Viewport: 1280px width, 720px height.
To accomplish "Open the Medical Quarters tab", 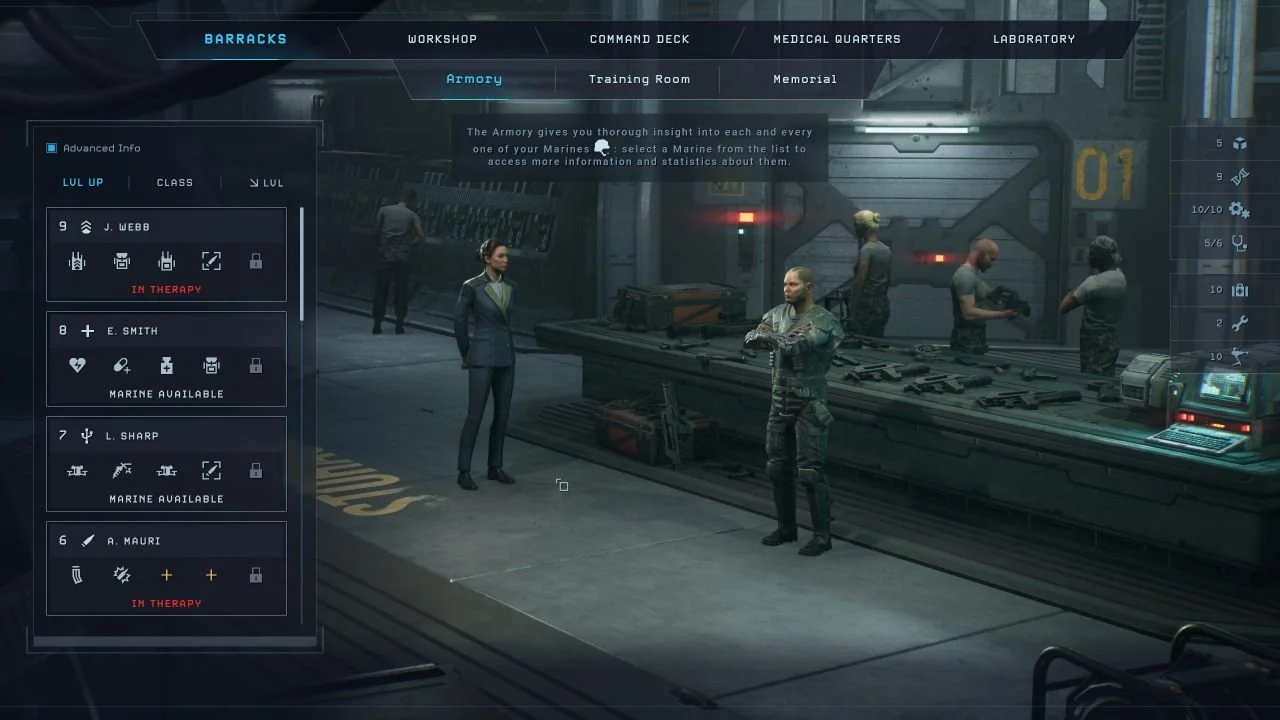I will 836,39.
